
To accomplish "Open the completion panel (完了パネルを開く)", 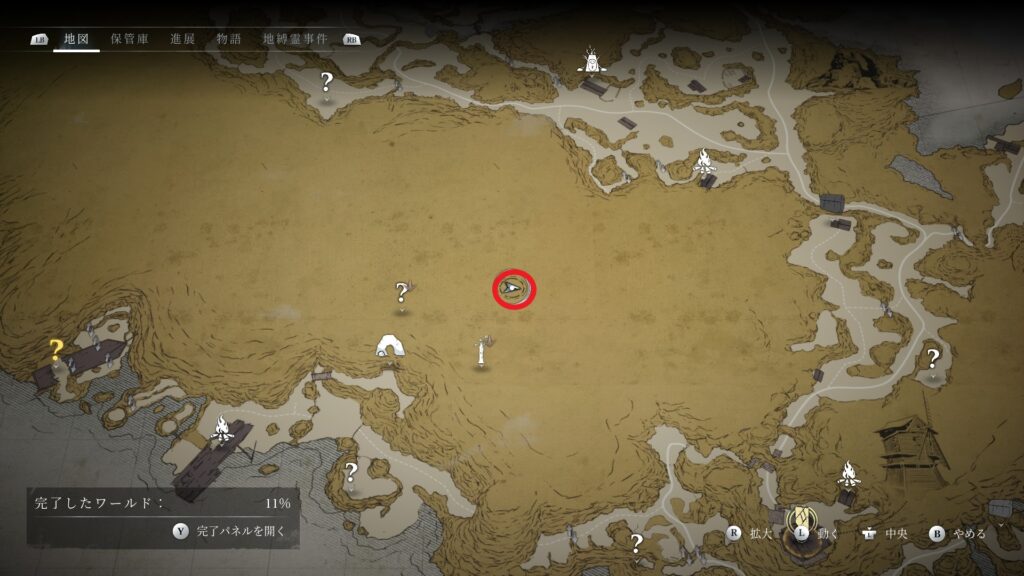I will [x=233, y=531].
